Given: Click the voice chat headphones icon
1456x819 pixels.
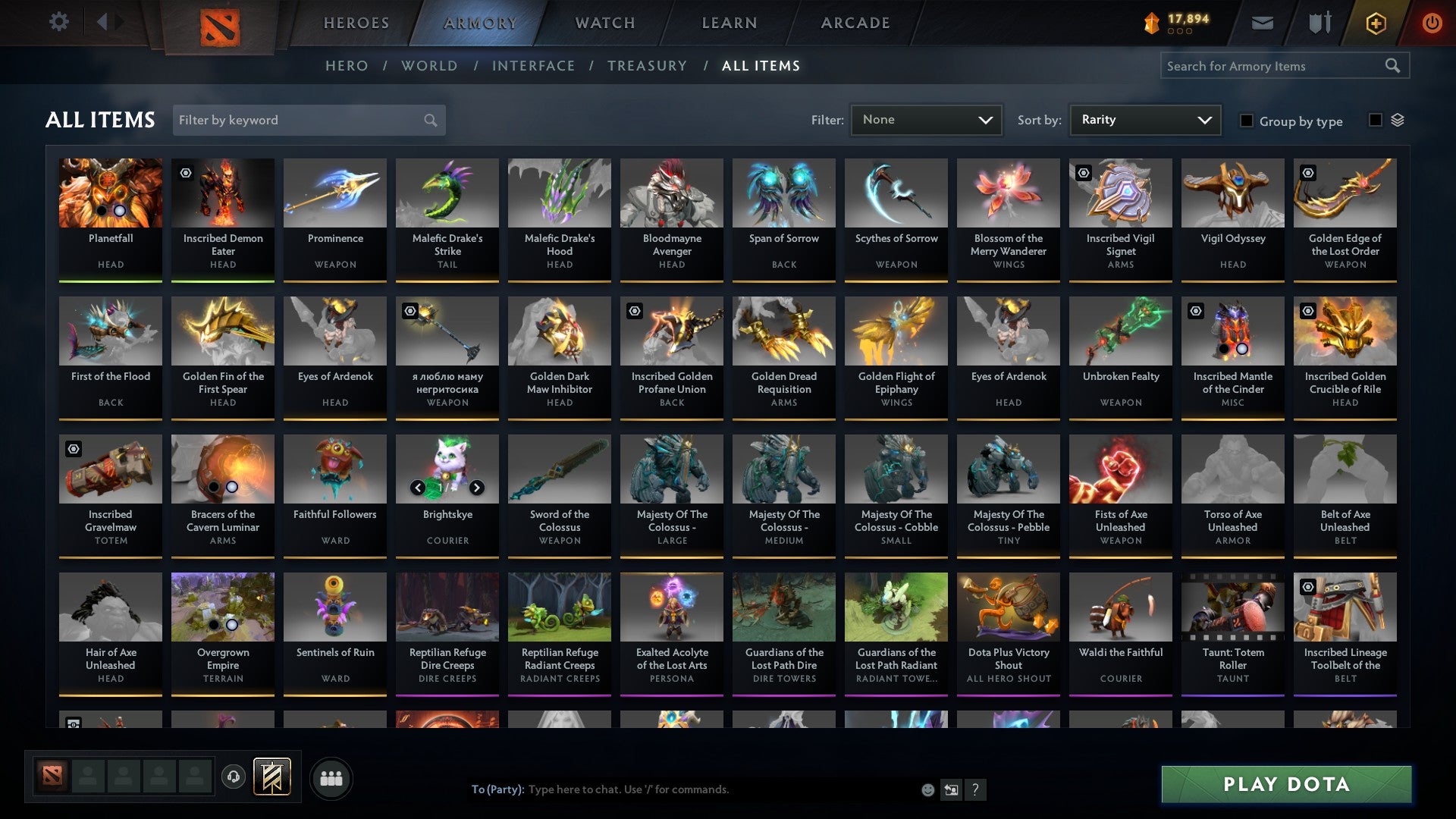Looking at the screenshot, I should click(234, 777).
